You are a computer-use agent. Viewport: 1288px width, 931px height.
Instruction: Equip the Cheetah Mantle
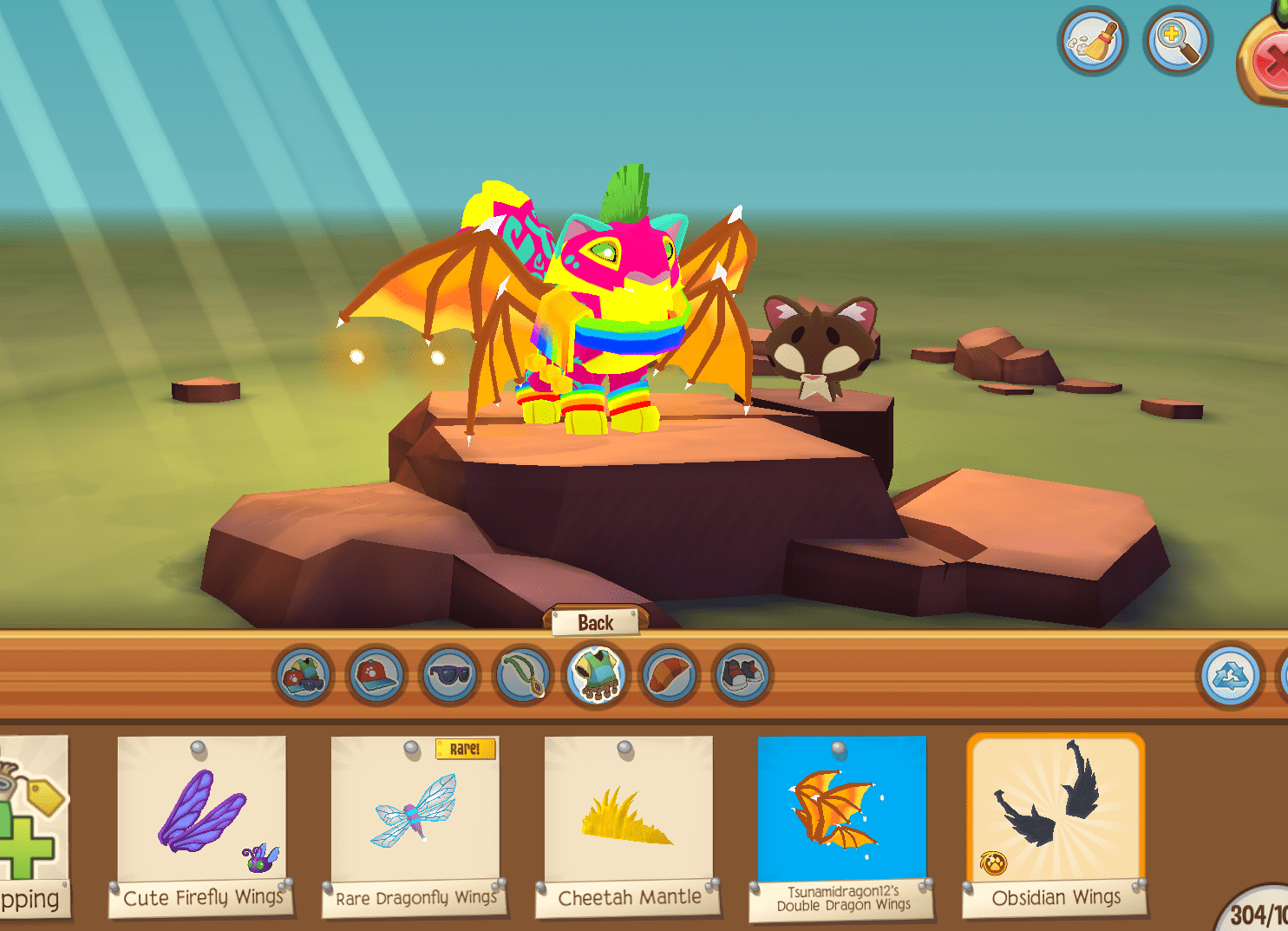click(x=630, y=816)
